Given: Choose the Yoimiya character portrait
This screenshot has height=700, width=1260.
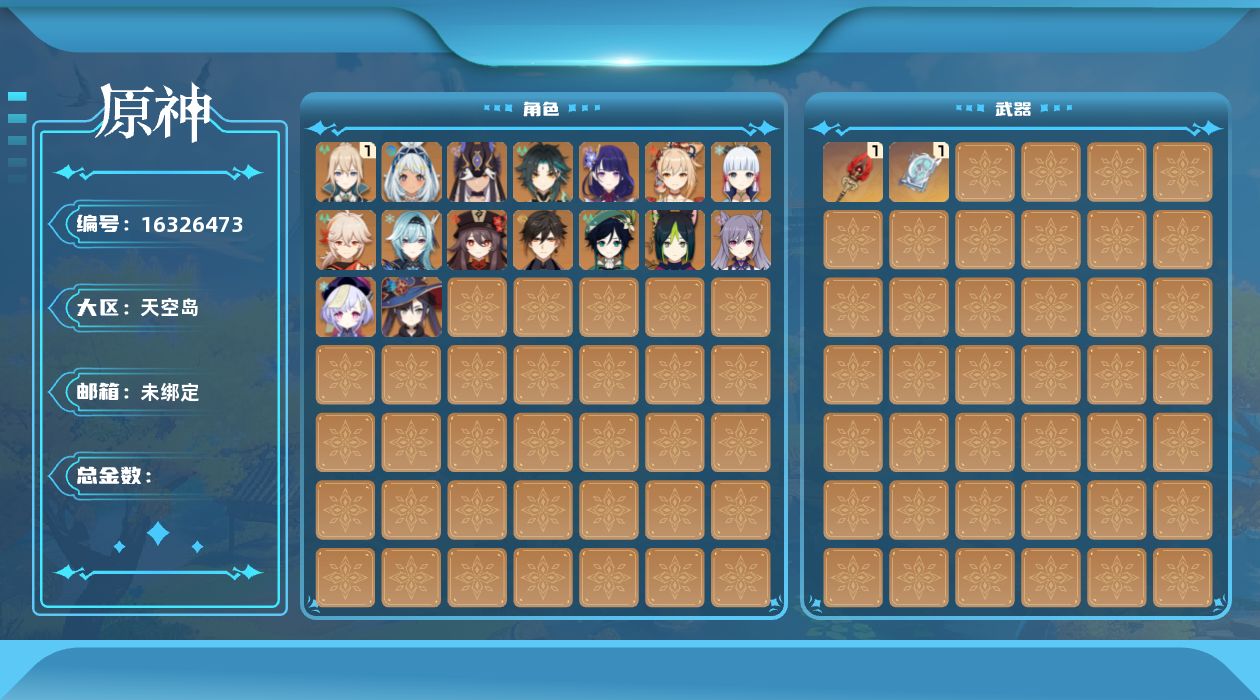Looking at the screenshot, I should [x=675, y=172].
